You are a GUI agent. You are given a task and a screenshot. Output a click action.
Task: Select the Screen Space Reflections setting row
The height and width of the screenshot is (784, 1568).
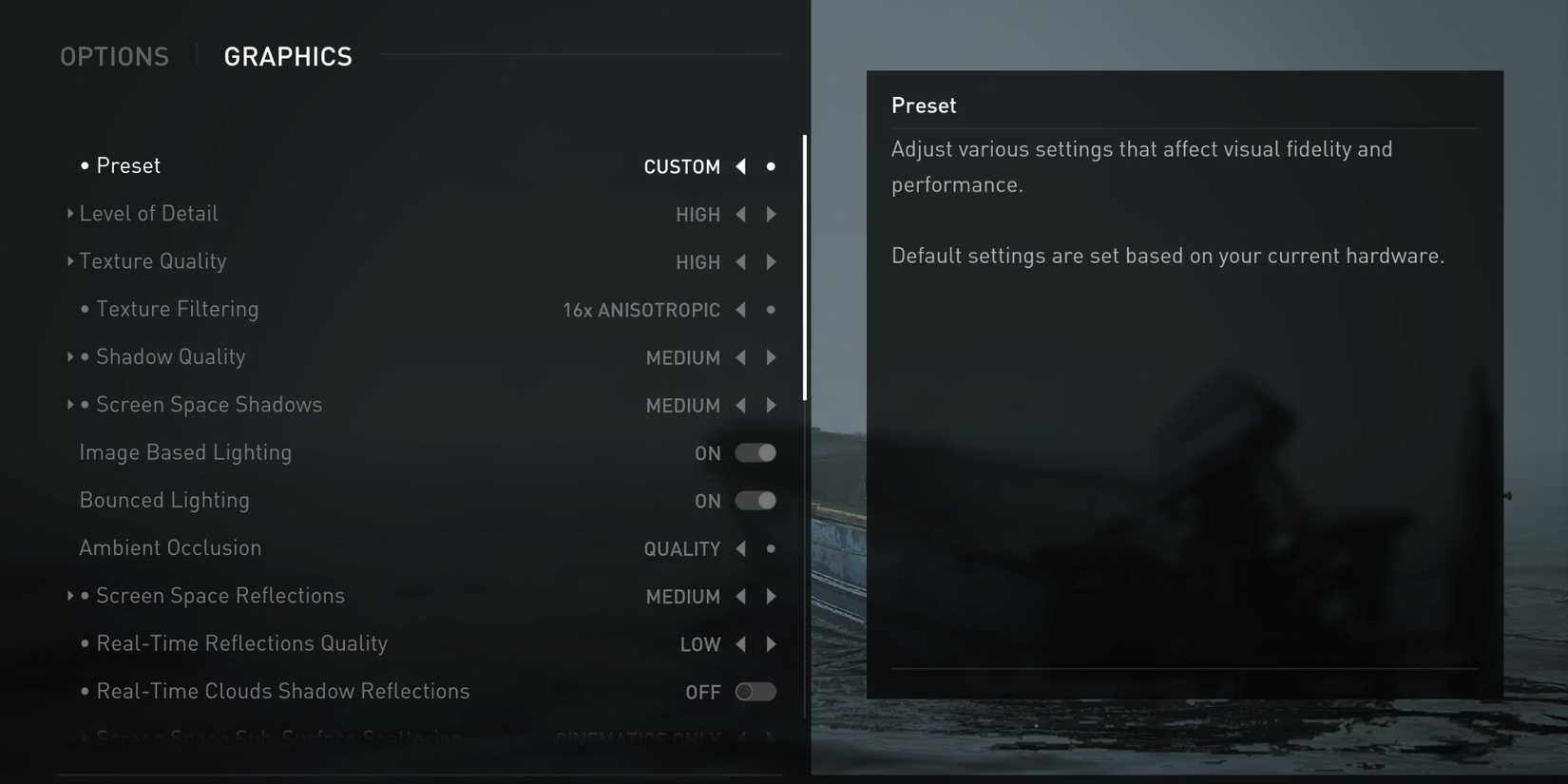[x=220, y=596]
